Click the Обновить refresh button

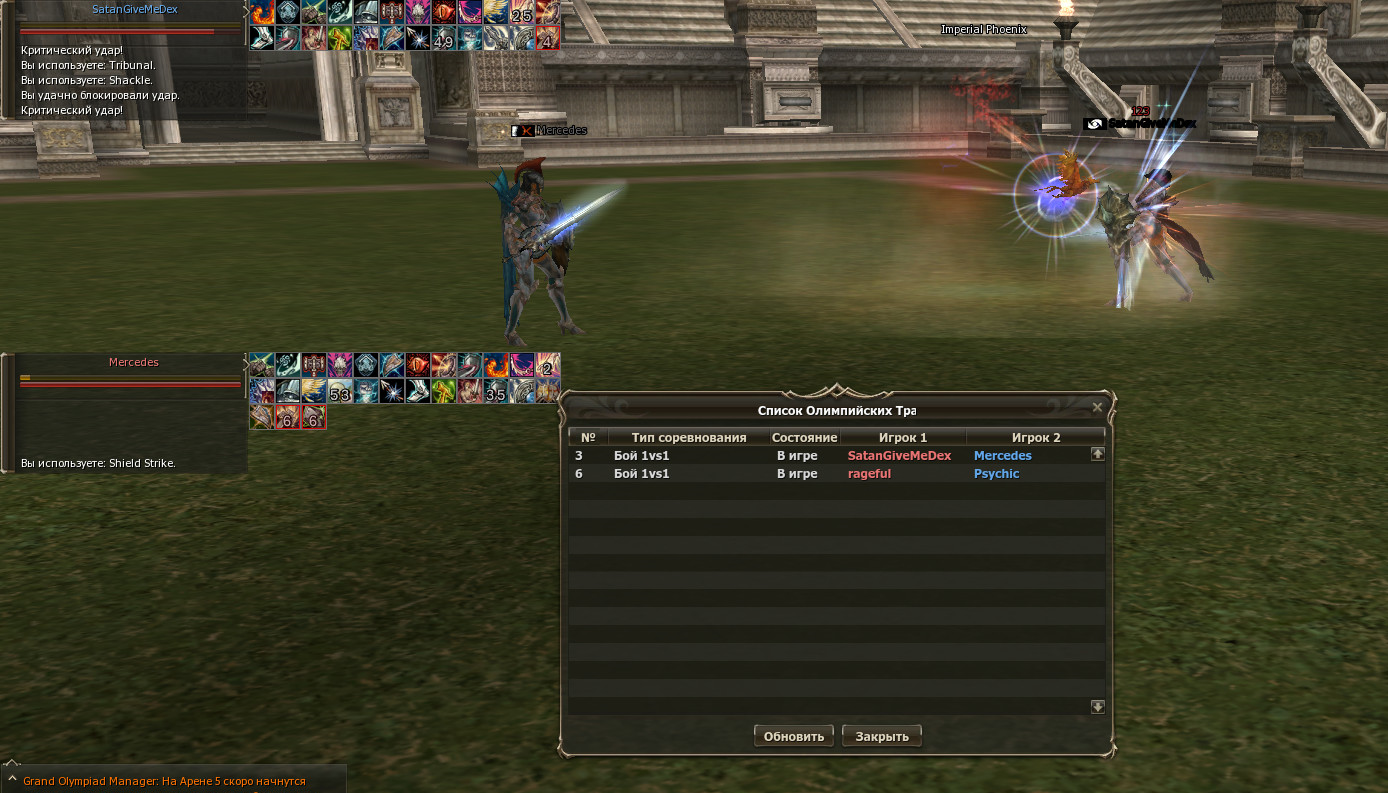793,736
